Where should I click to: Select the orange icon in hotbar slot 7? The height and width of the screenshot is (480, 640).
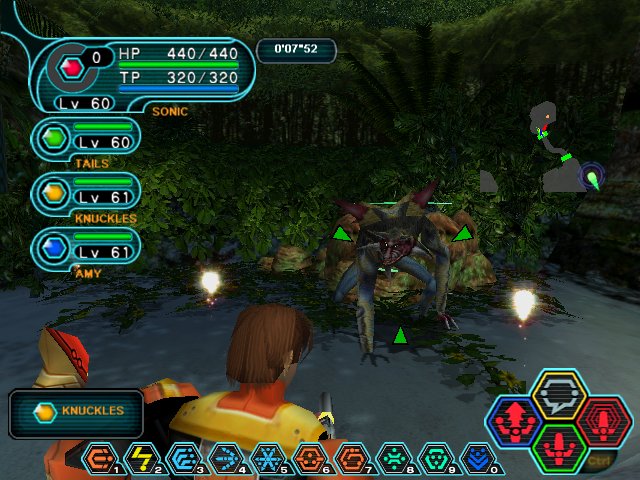(x=351, y=459)
